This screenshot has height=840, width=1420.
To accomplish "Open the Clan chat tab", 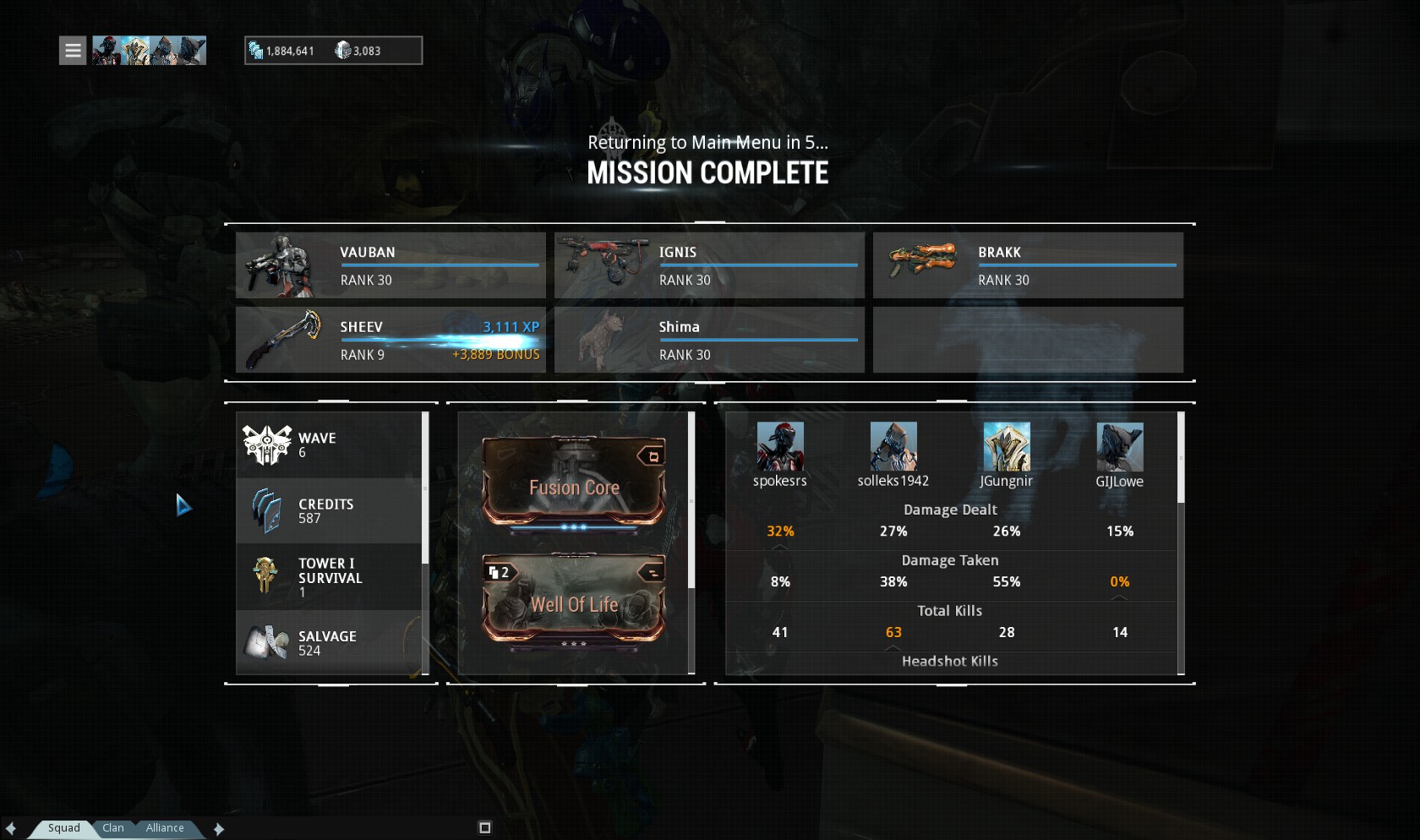I will pos(113,828).
